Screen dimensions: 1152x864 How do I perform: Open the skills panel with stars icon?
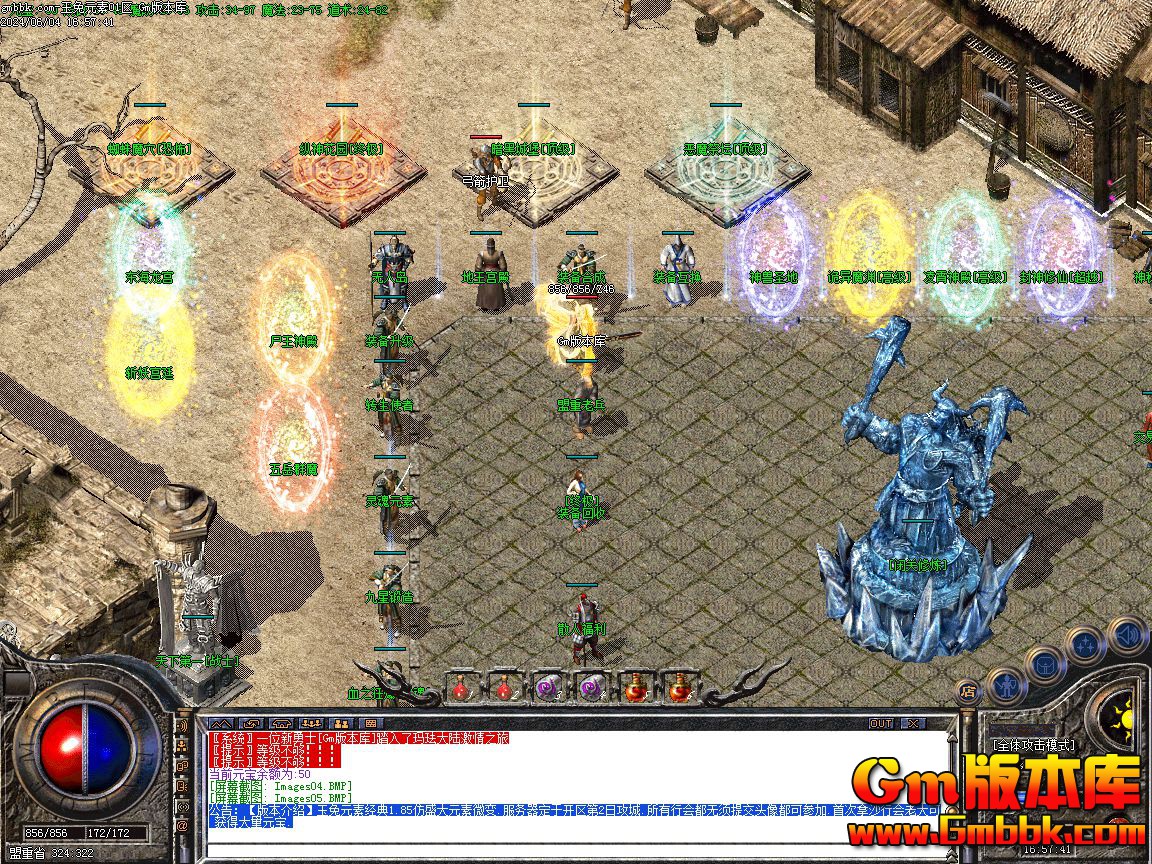[1086, 645]
